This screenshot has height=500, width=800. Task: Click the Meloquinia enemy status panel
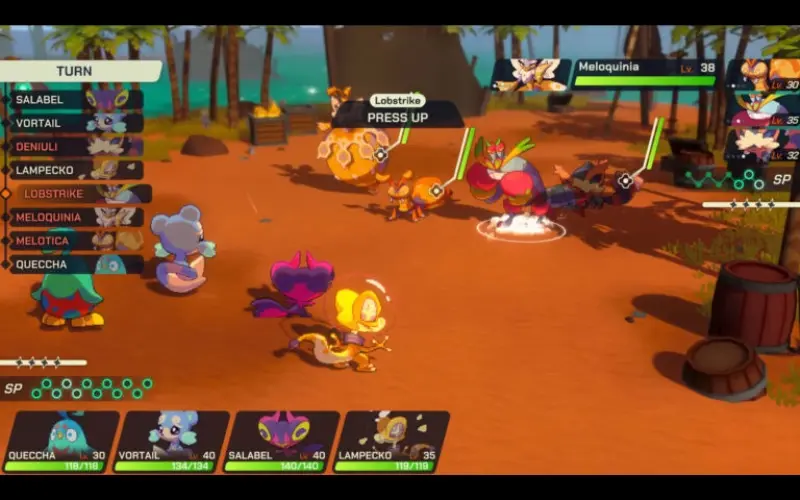[605, 73]
